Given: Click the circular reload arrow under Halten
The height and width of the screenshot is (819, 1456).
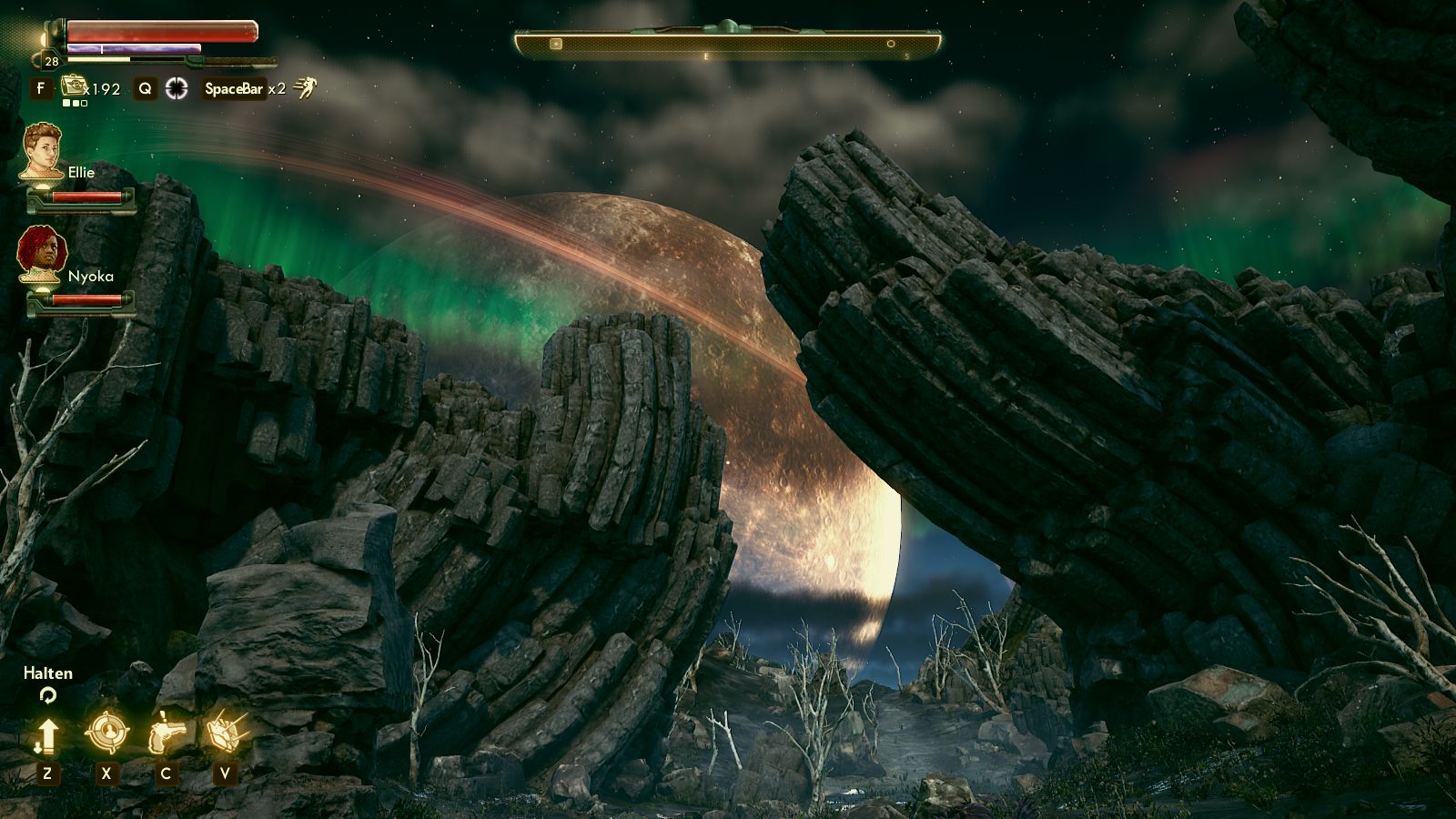Looking at the screenshot, I should click(x=47, y=697).
